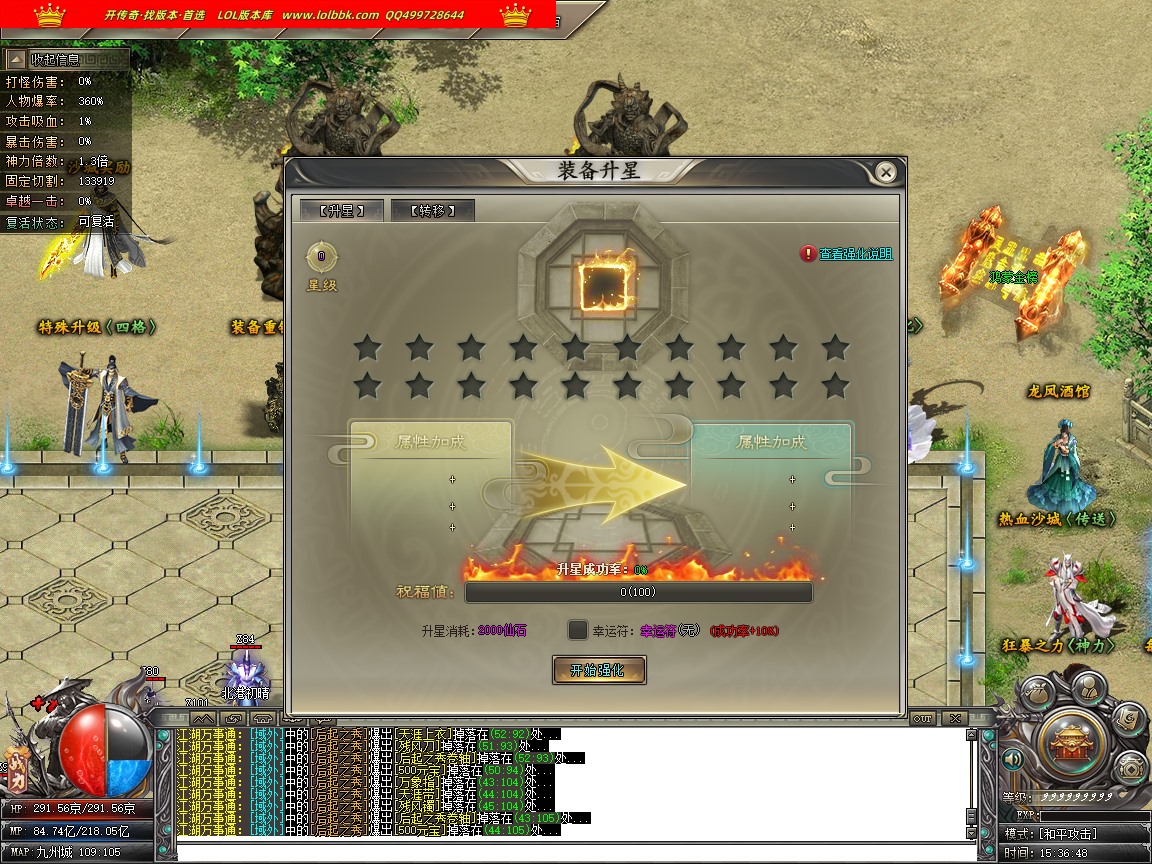Toggle the sound speaker icon
This screenshot has width=1152, height=864.
tap(1013, 760)
